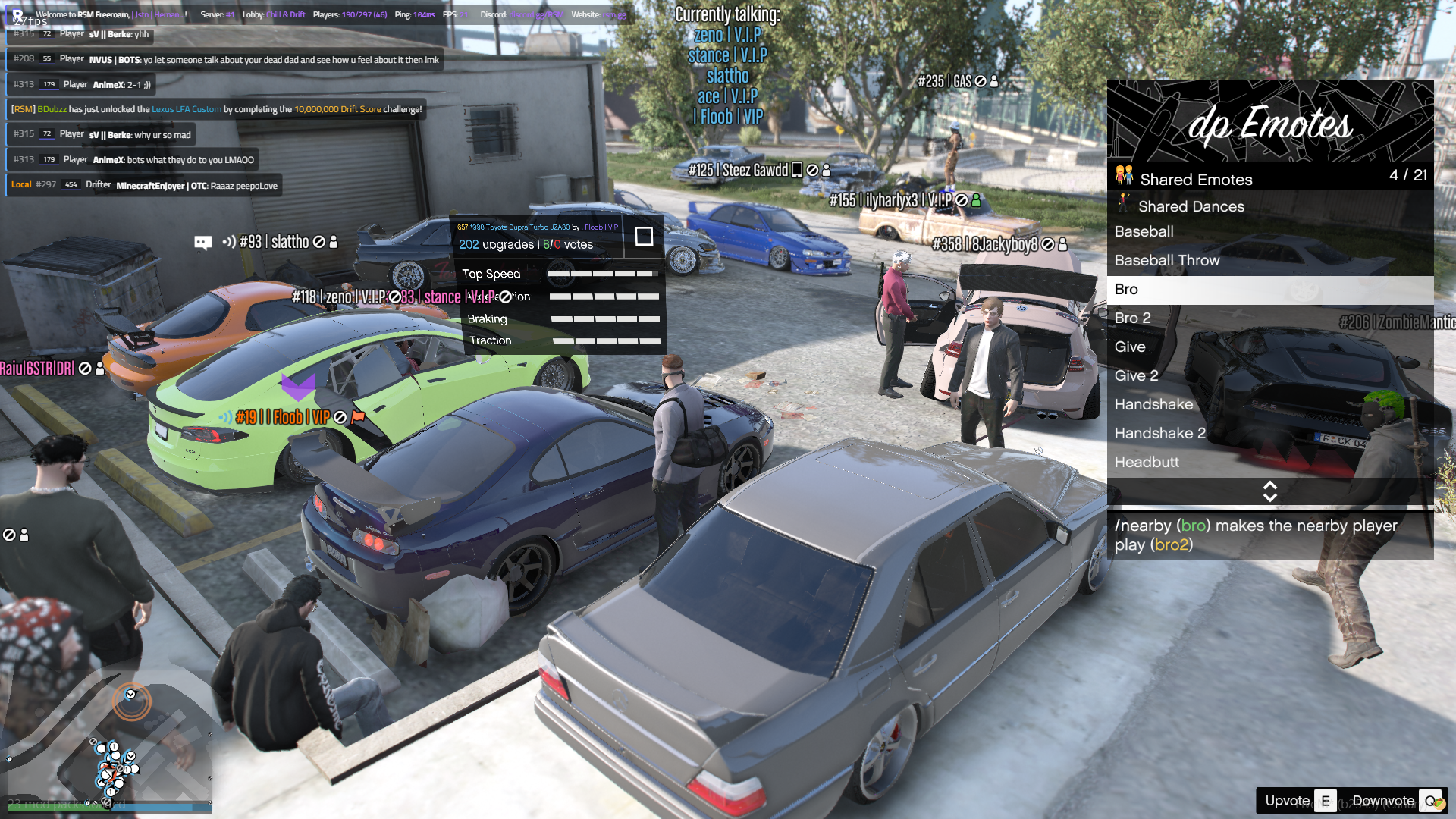Screen dimensions: 1456x819
Task: Toggle the checkbox on the Supra info card
Action: click(644, 237)
